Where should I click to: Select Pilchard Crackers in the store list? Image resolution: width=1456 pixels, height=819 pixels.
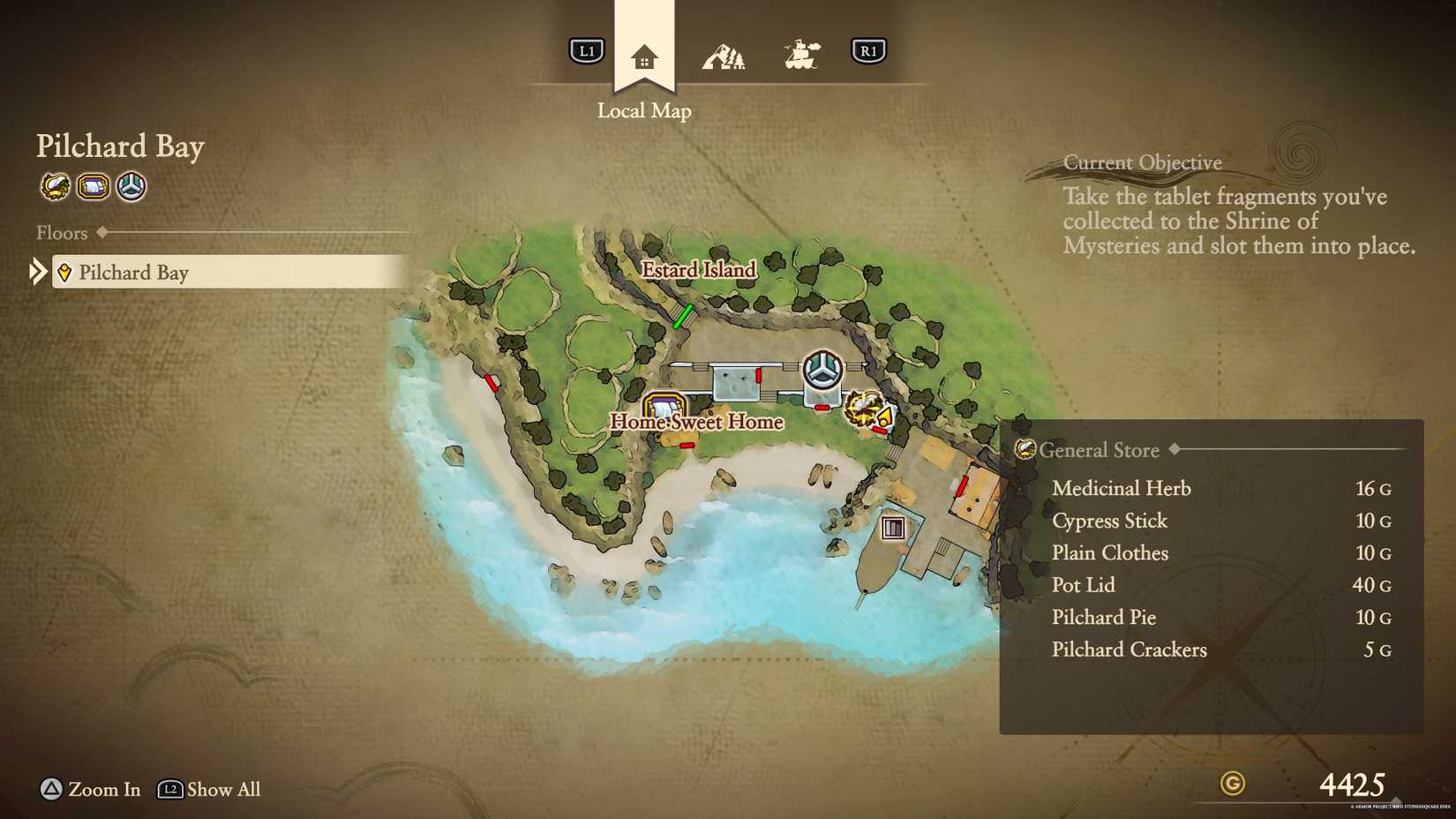(x=1129, y=650)
